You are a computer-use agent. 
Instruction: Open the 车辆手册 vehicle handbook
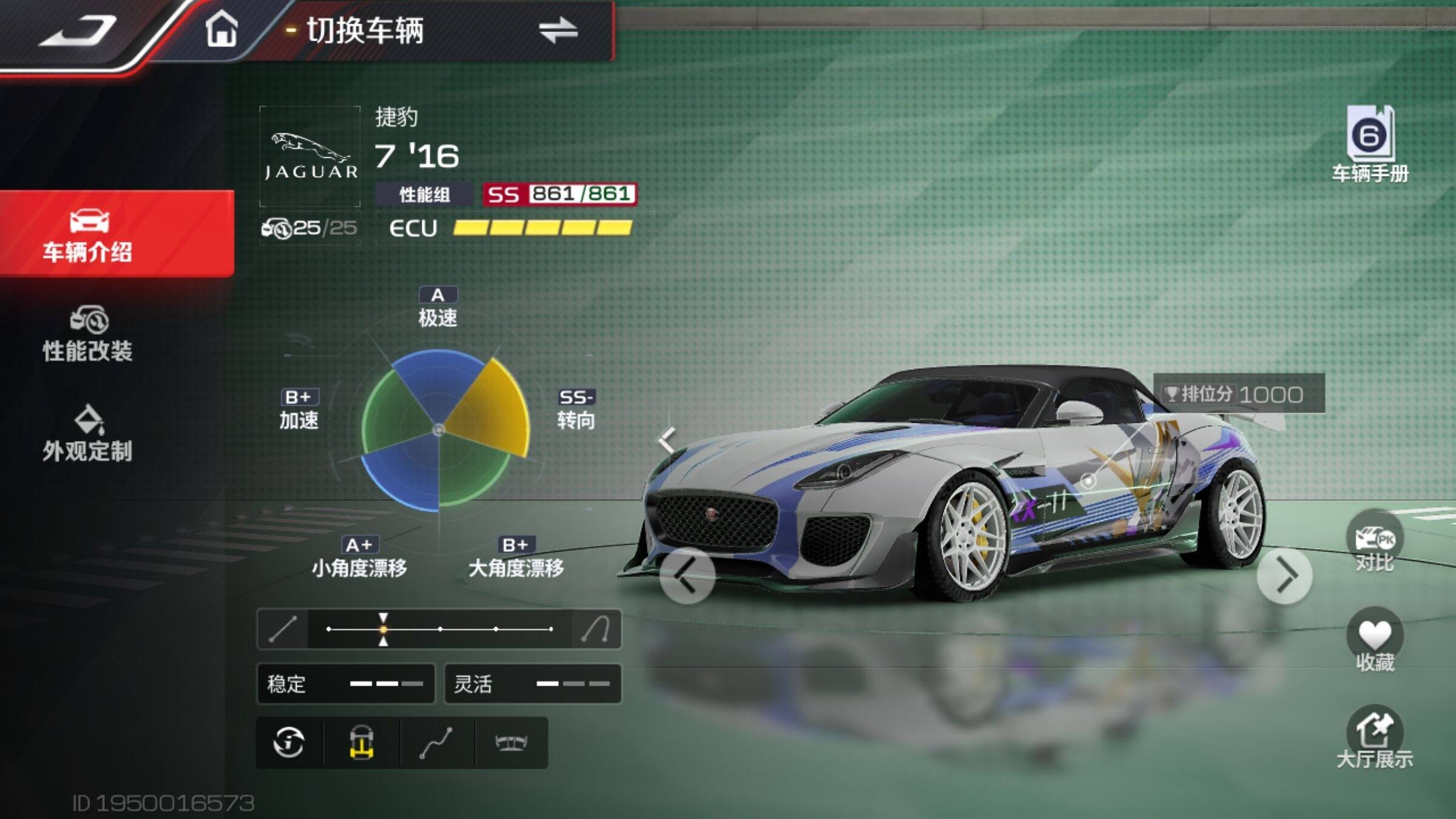pyautogui.click(x=1370, y=144)
